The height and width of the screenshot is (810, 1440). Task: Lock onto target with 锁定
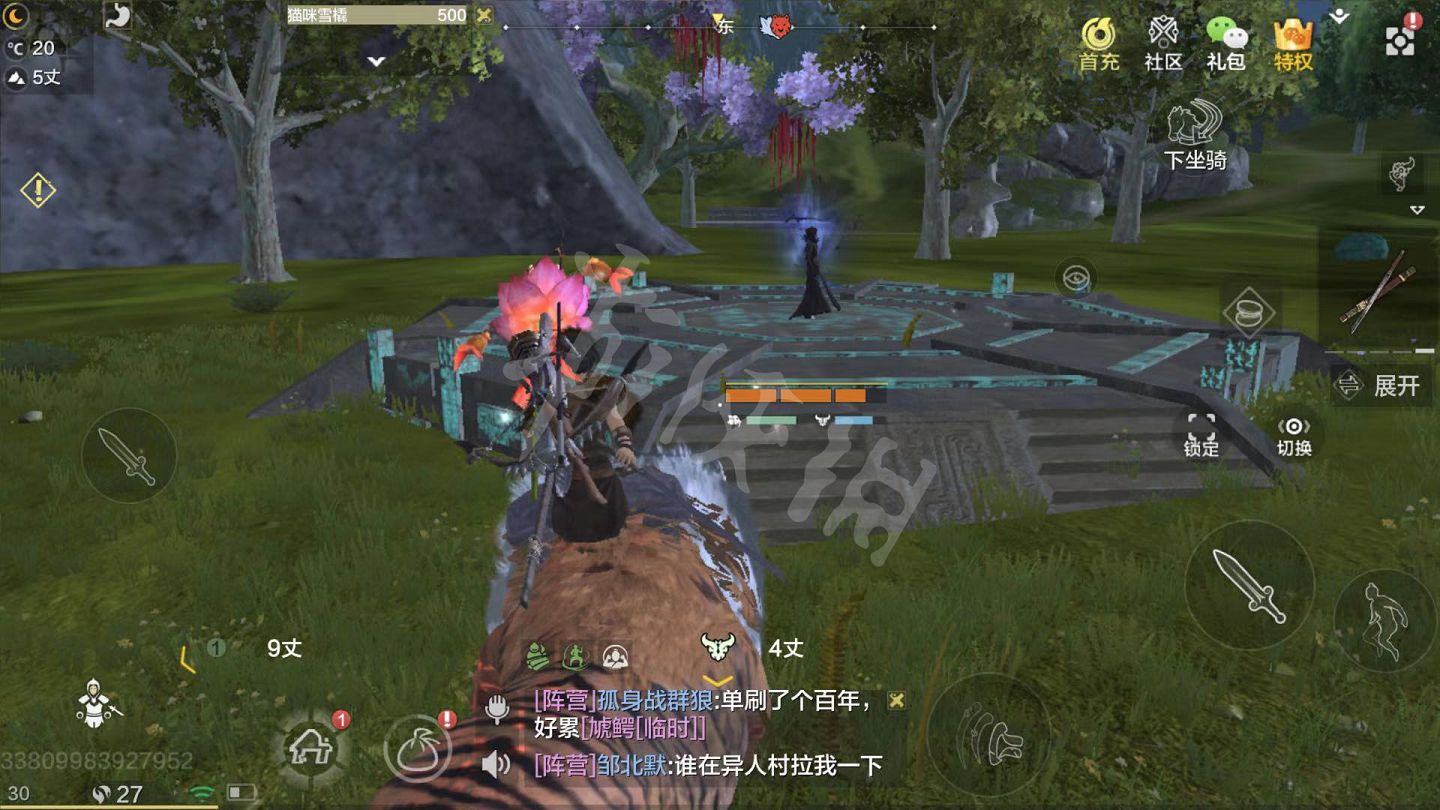click(1201, 435)
